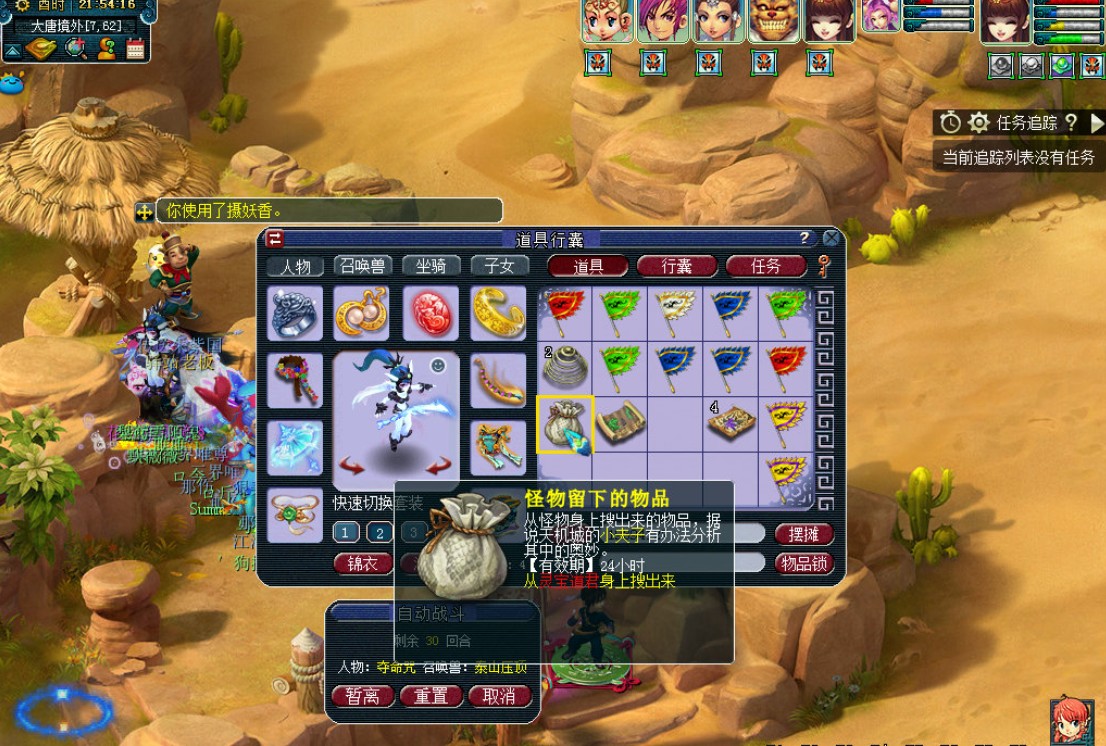
Task: Reset auto-battle with the 重置 button
Action: [x=431, y=696]
